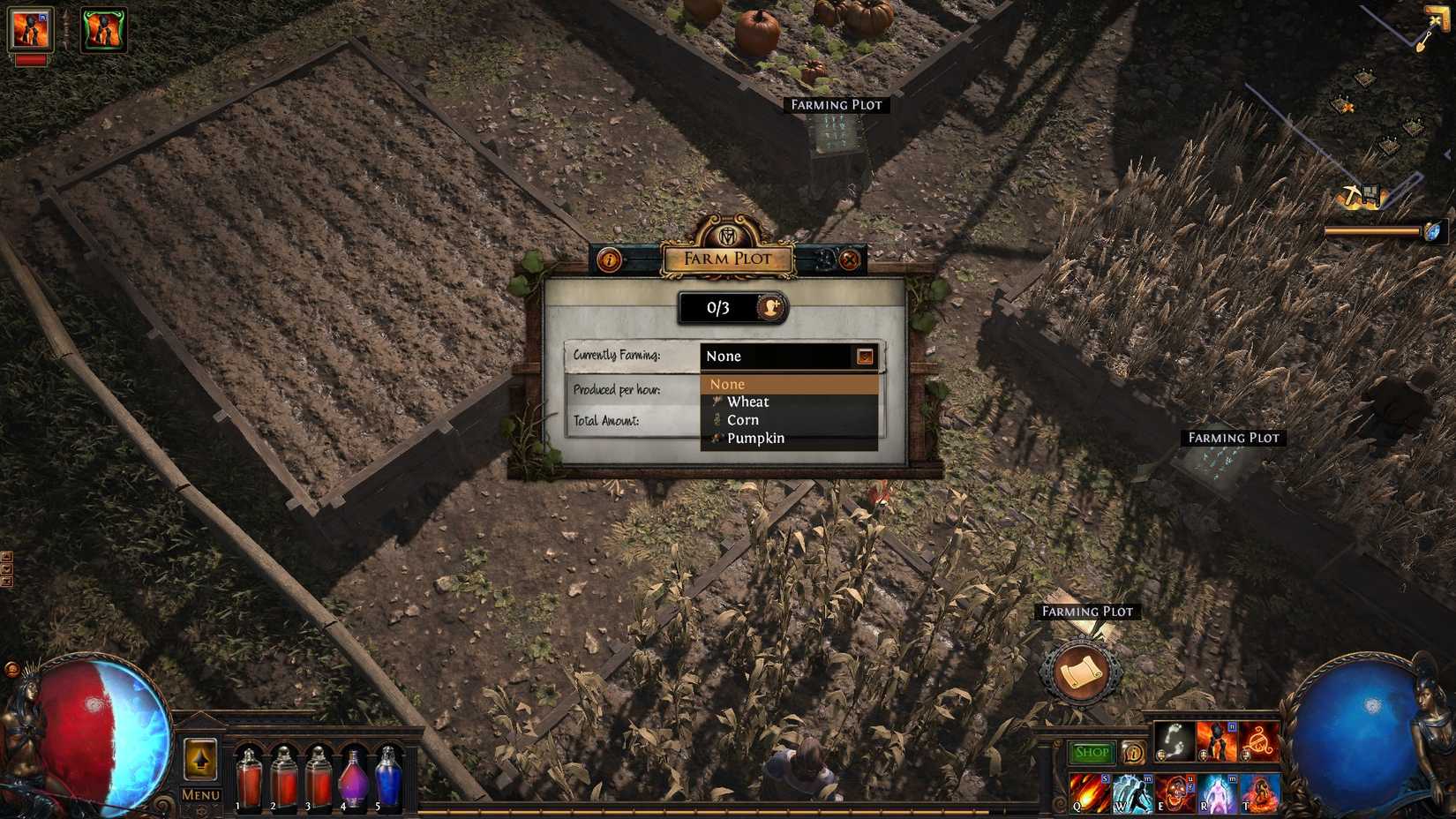Image resolution: width=1456 pixels, height=819 pixels.
Task: Click the purple aura skill bound to R
Action: tap(1218, 793)
